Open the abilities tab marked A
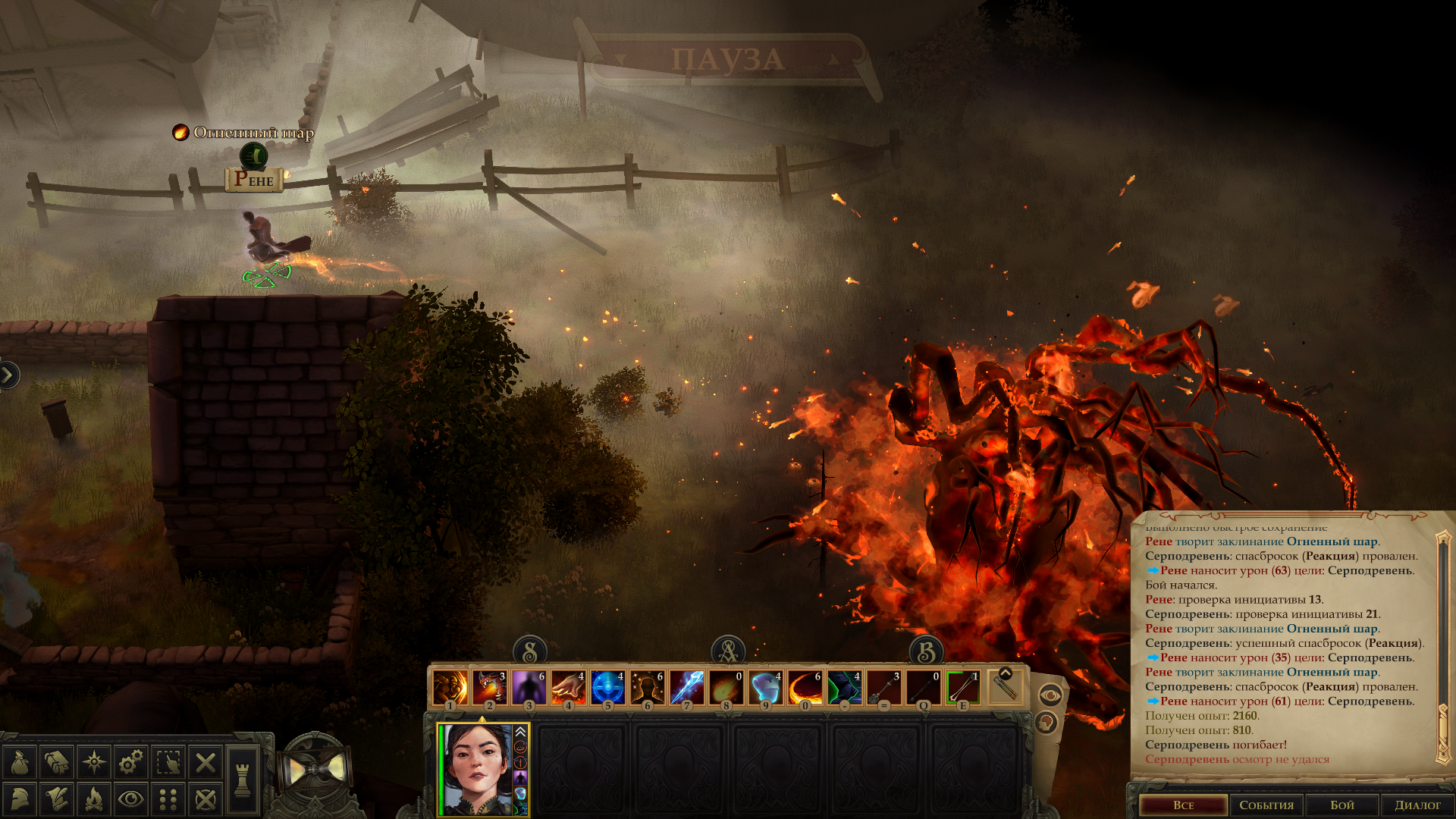Screen dimensions: 1456x819 [728, 651]
